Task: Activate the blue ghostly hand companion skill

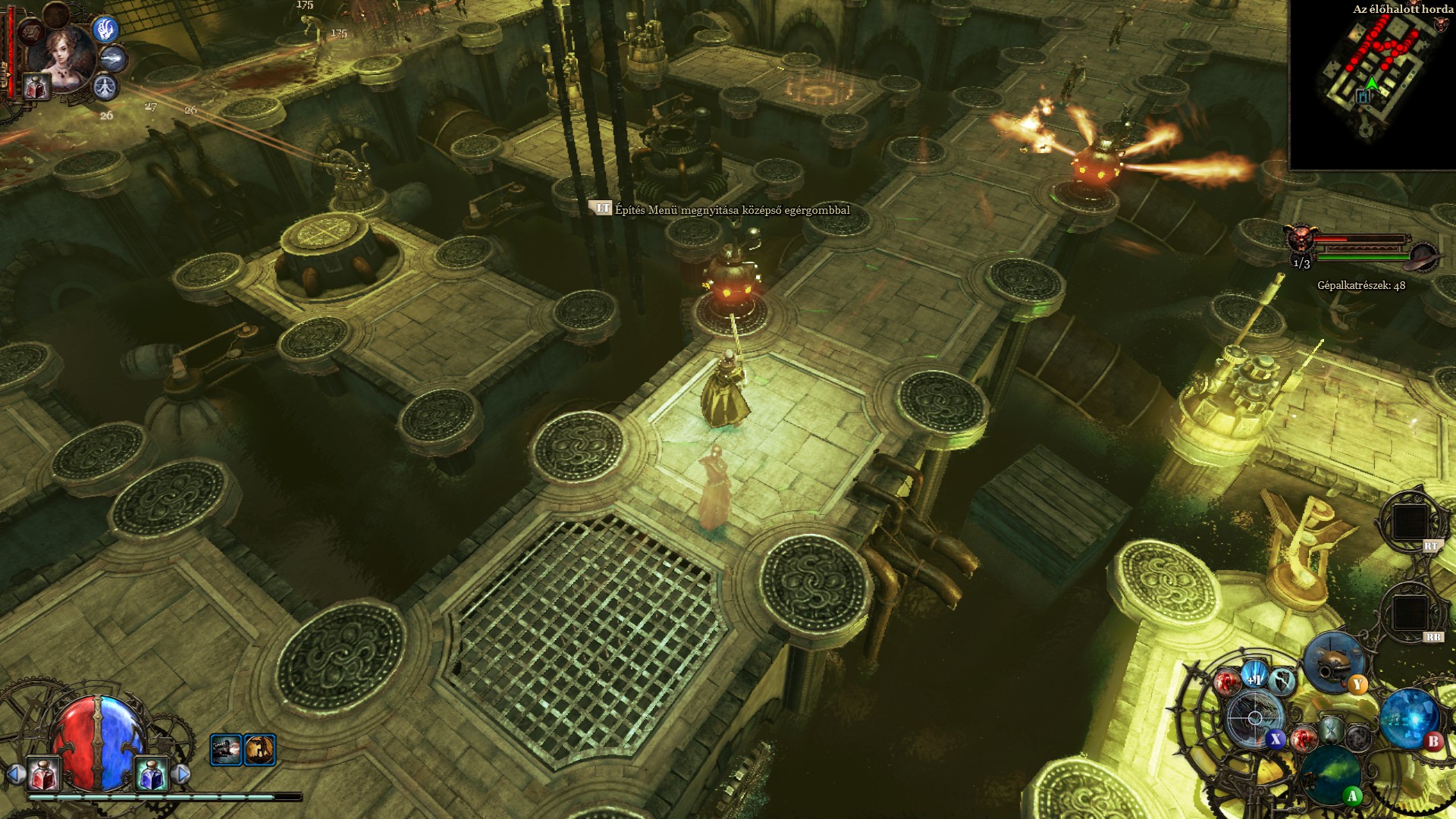Action: click(x=105, y=30)
